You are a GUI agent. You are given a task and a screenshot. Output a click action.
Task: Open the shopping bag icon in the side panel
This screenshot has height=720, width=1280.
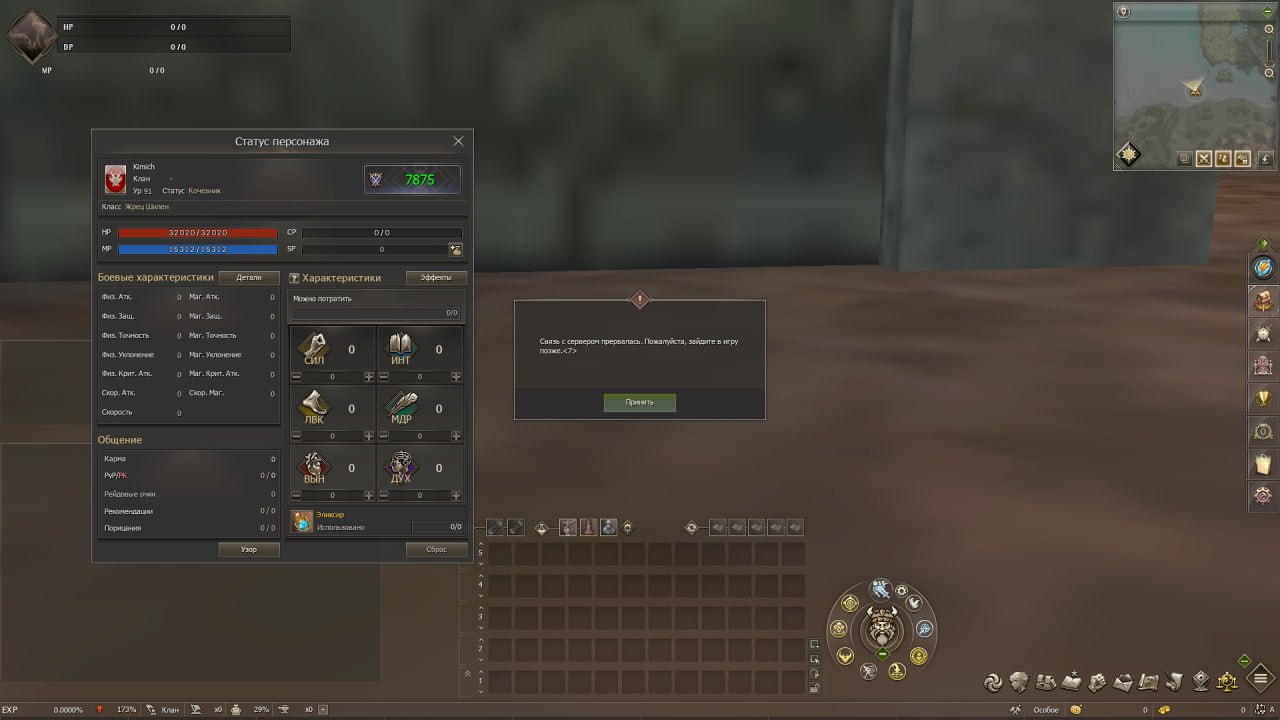[x=1263, y=463]
